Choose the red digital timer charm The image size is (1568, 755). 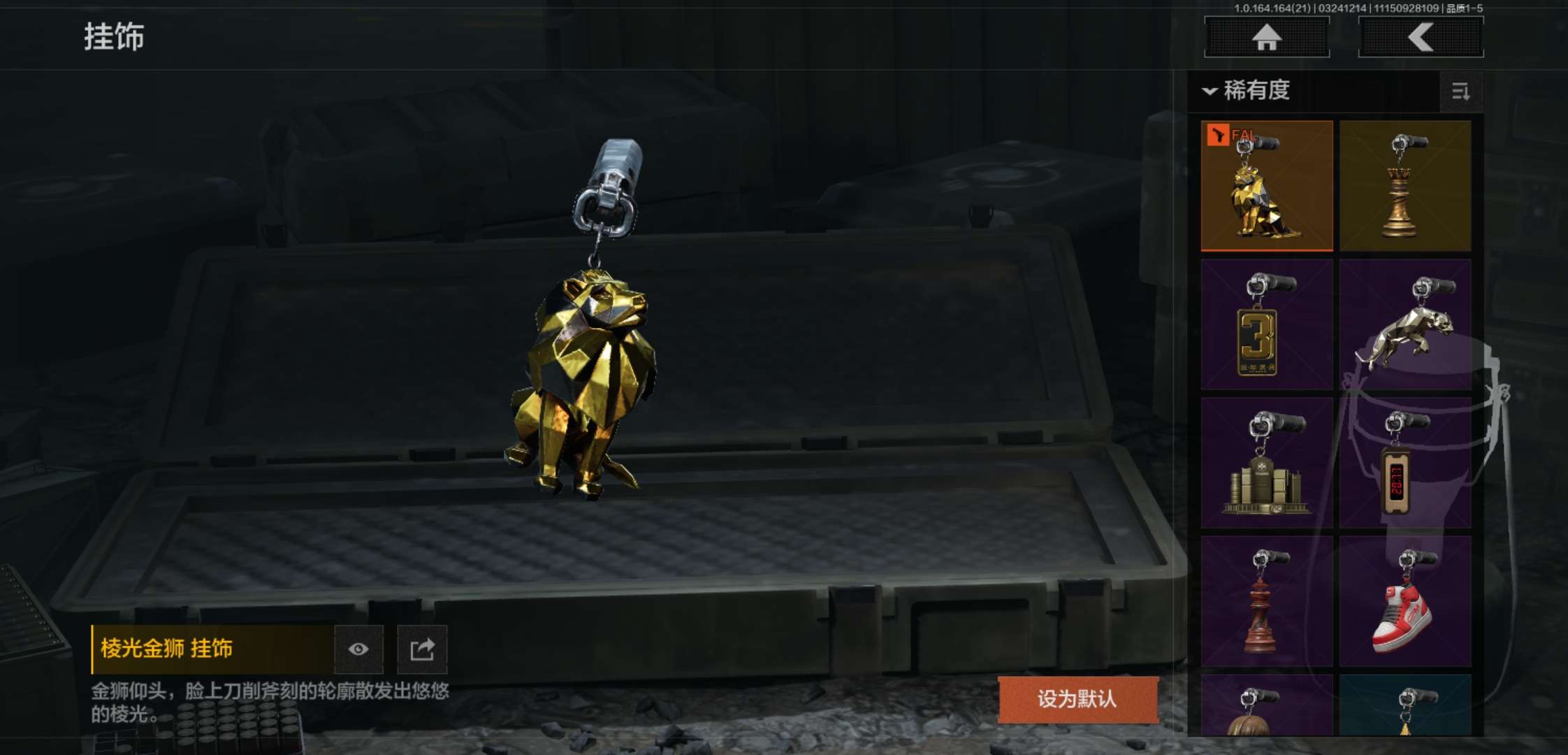[x=1405, y=463]
